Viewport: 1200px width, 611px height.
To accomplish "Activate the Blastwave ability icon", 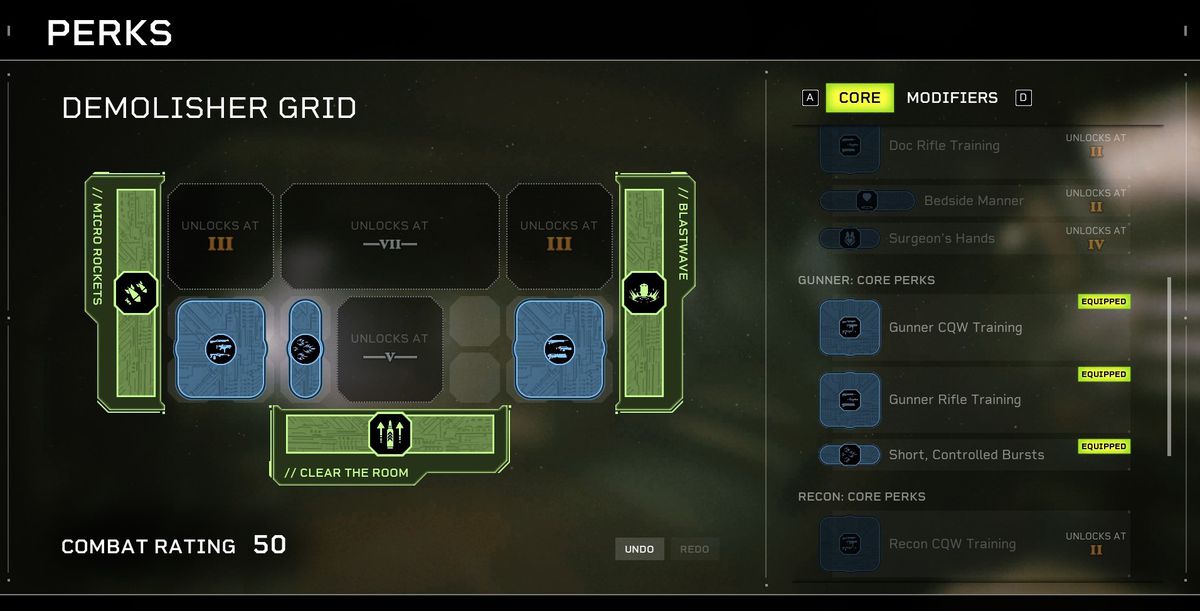I will [644, 292].
